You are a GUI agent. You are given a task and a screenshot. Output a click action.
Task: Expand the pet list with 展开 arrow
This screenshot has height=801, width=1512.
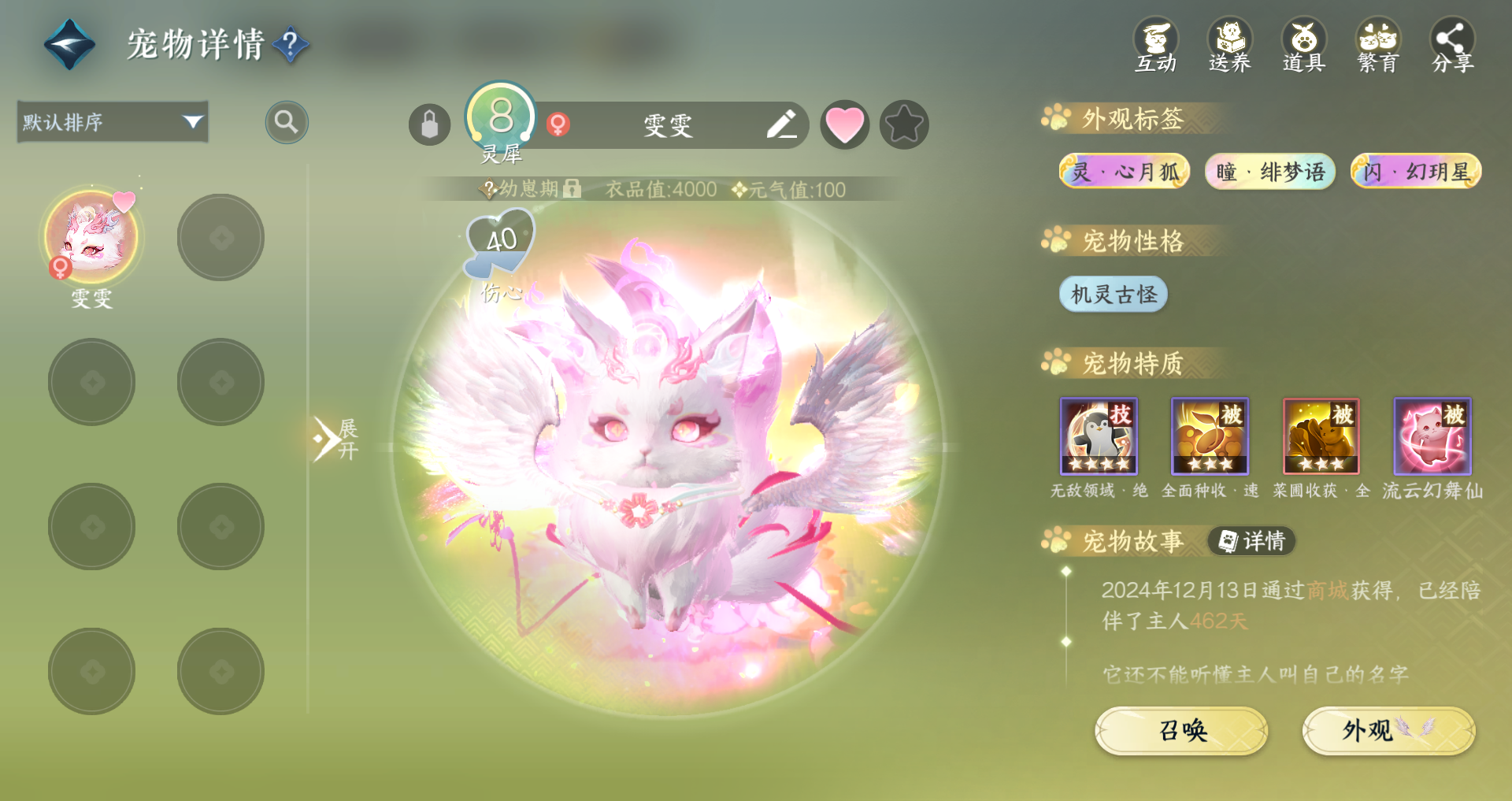[335, 439]
